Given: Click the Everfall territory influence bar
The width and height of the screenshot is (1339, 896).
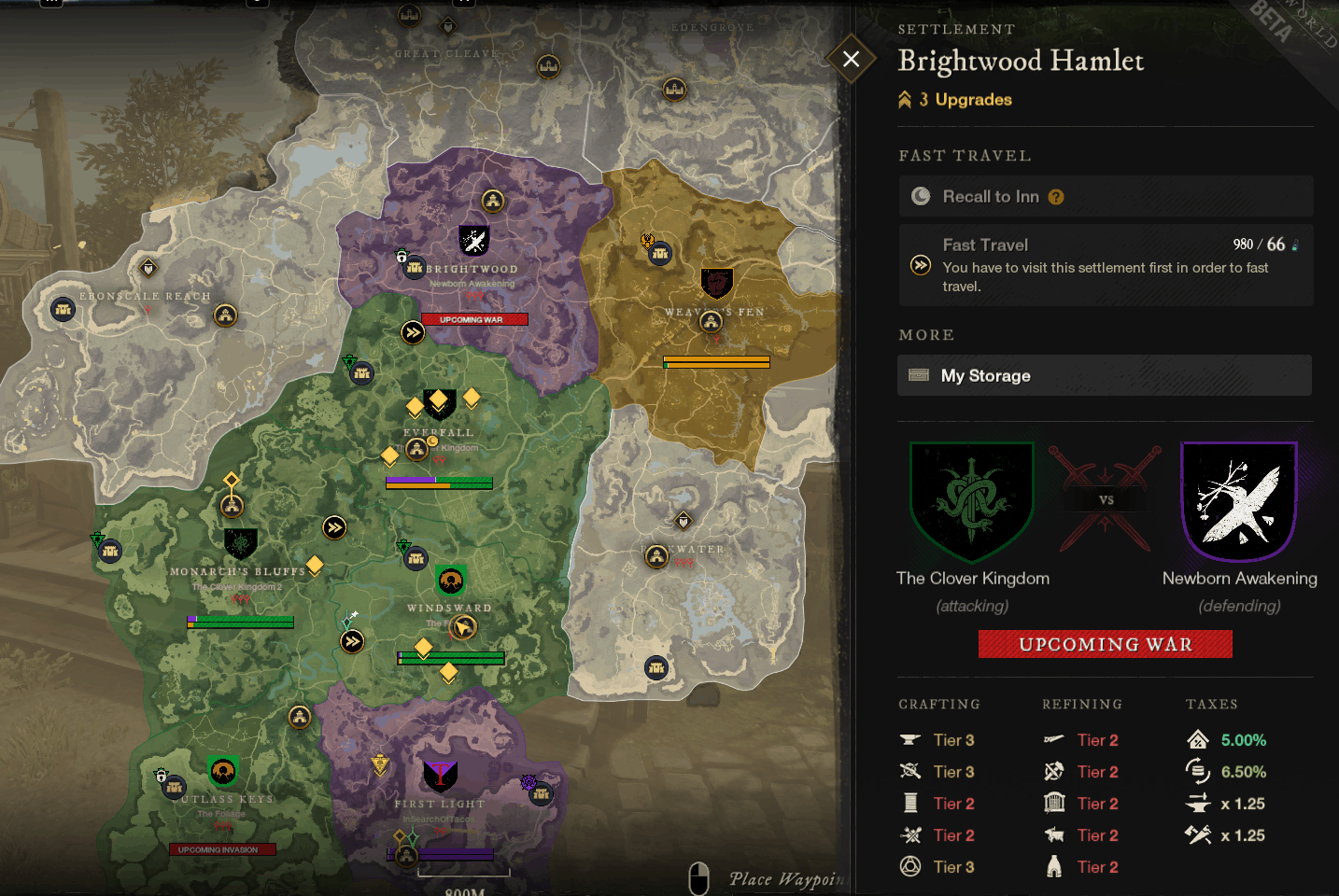Looking at the screenshot, I should pyautogui.click(x=439, y=483).
